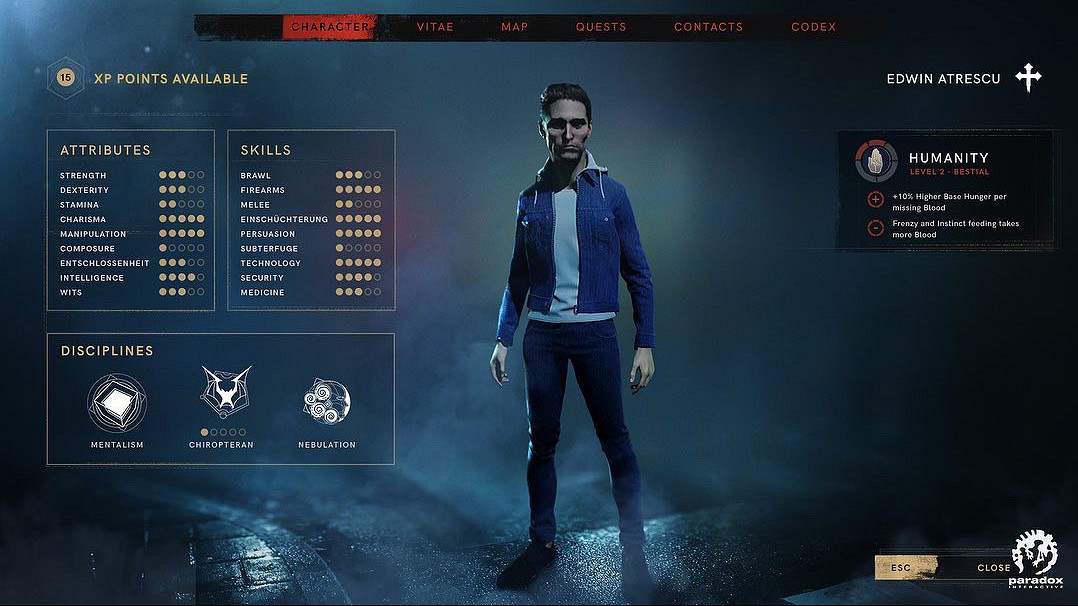Select the Technology skill row
The image size is (1078, 606).
310,263
